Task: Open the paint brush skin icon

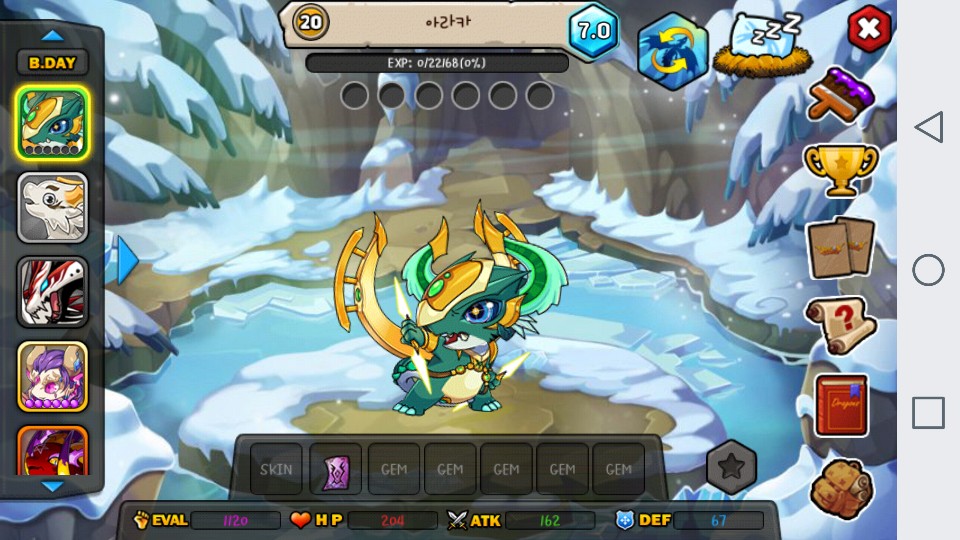Action: click(841, 95)
